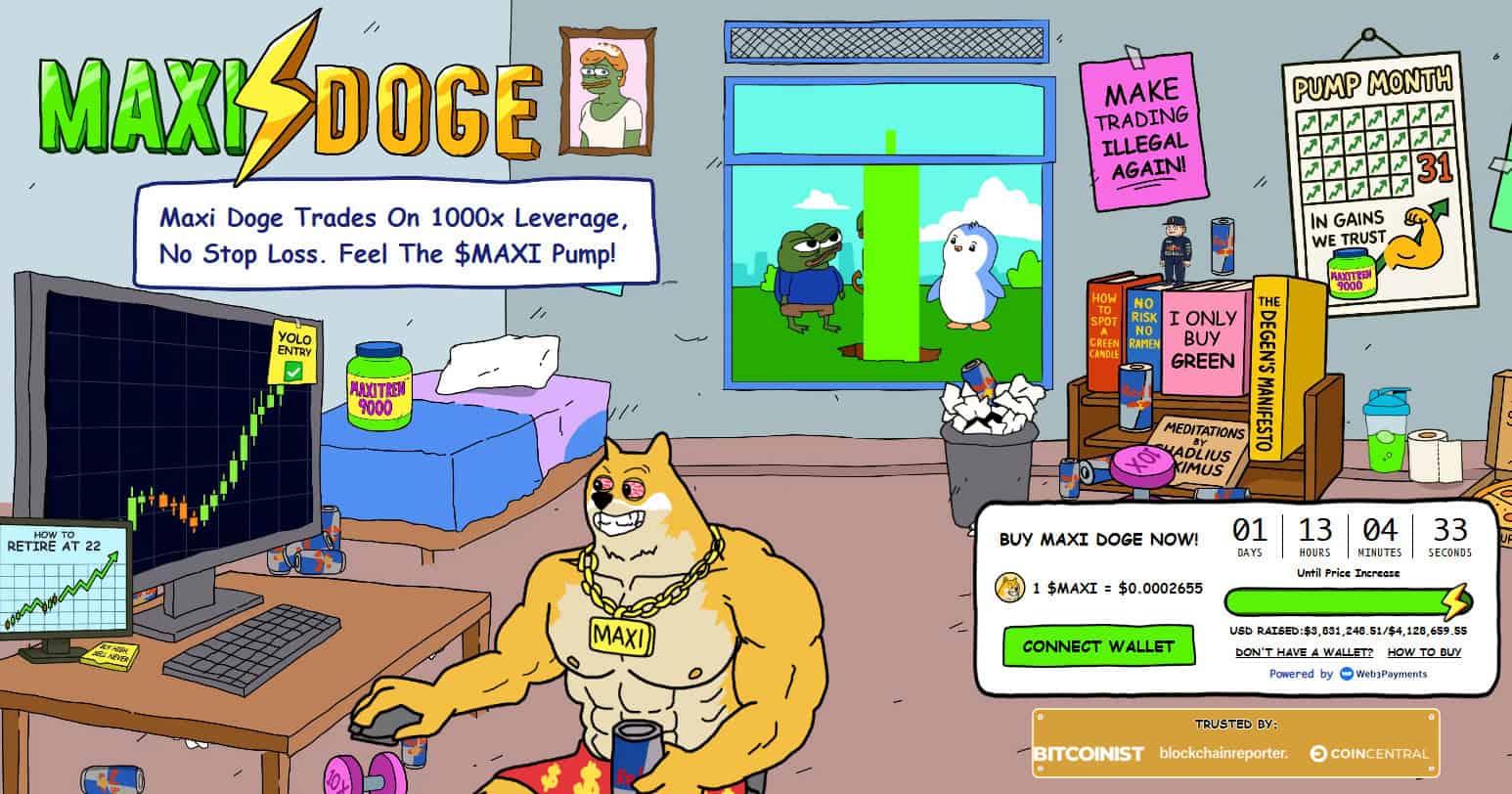
Task: Follow the How To Buy link
Action: pyautogui.click(x=1424, y=652)
